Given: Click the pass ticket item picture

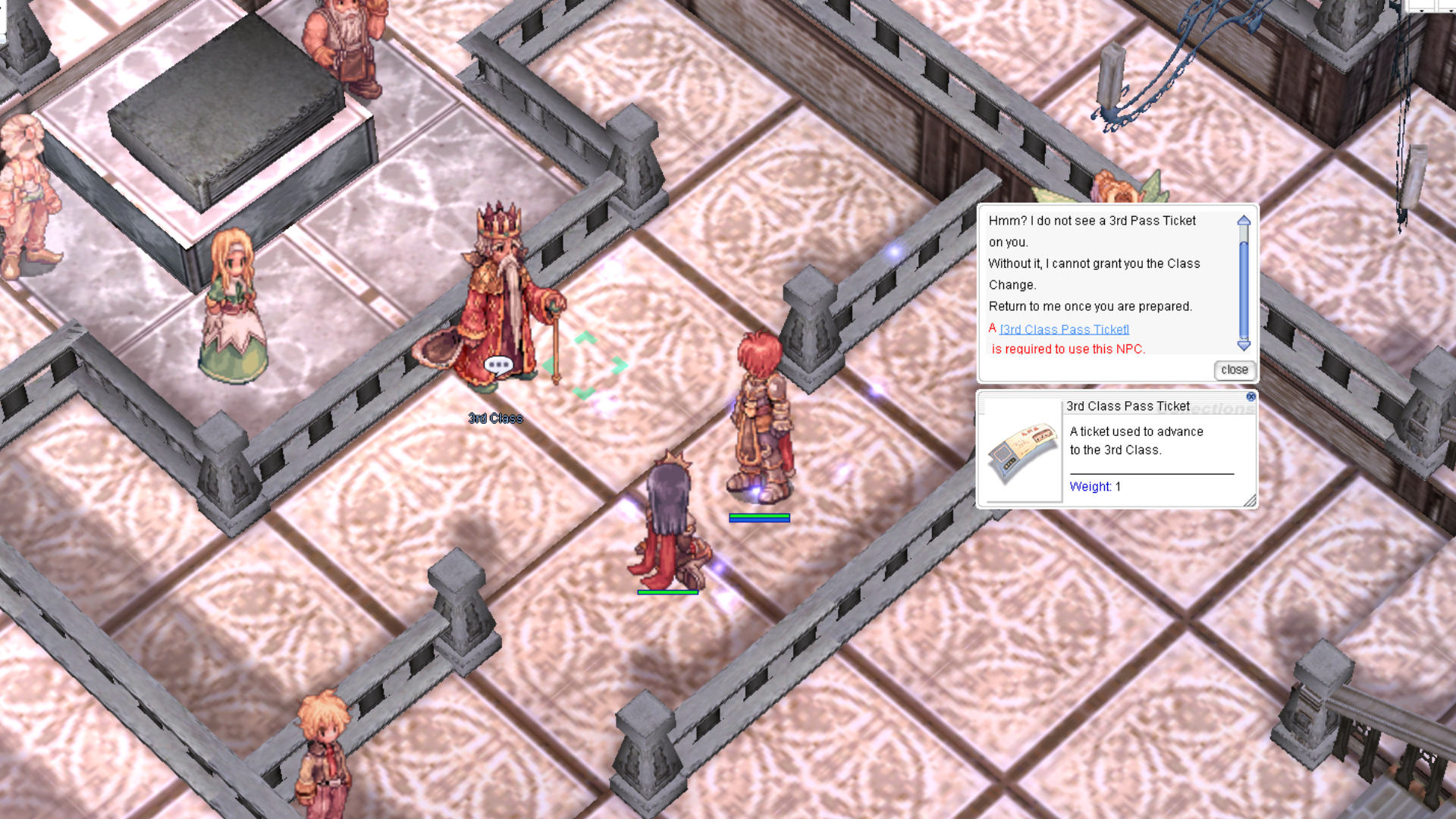Looking at the screenshot, I should click(x=1022, y=452).
